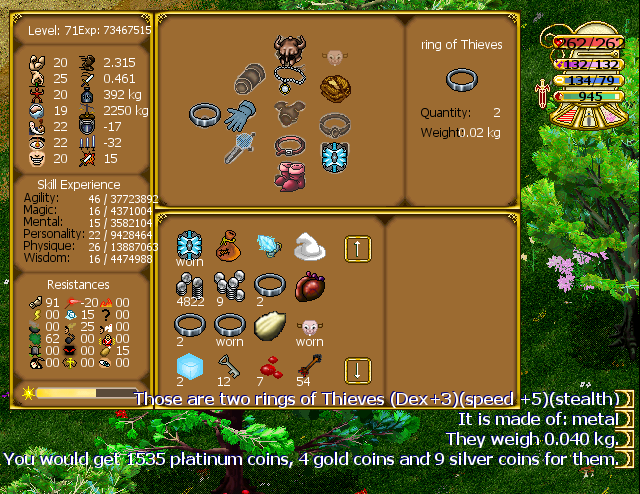Select the stack of 12 keys
The height and width of the screenshot is (494, 640).
[229, 367]
